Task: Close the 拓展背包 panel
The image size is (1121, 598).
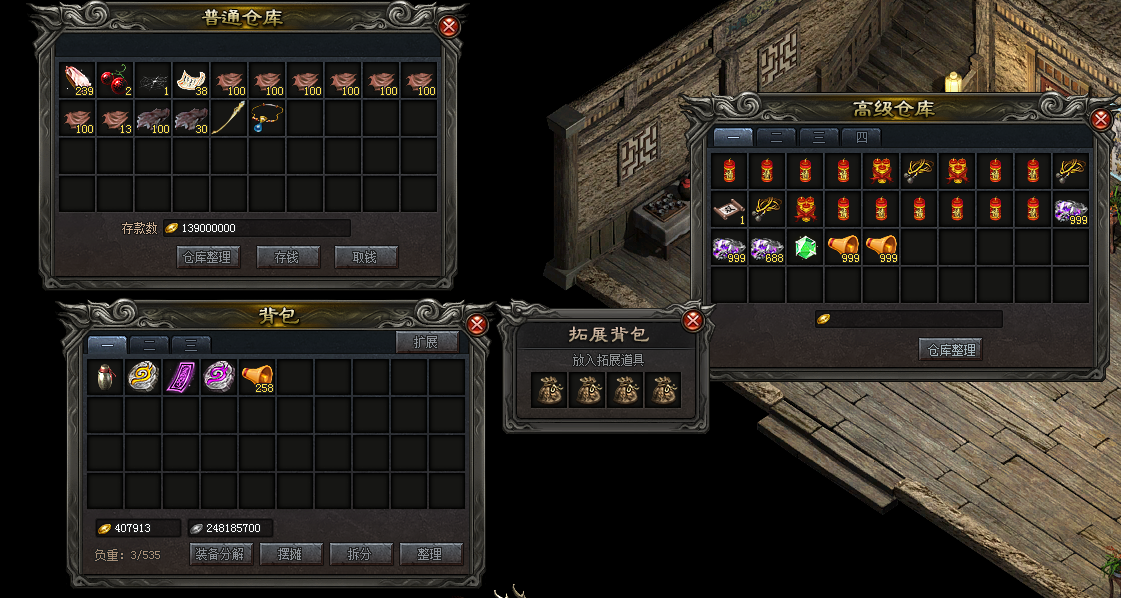Action: (x=692, y=320)
